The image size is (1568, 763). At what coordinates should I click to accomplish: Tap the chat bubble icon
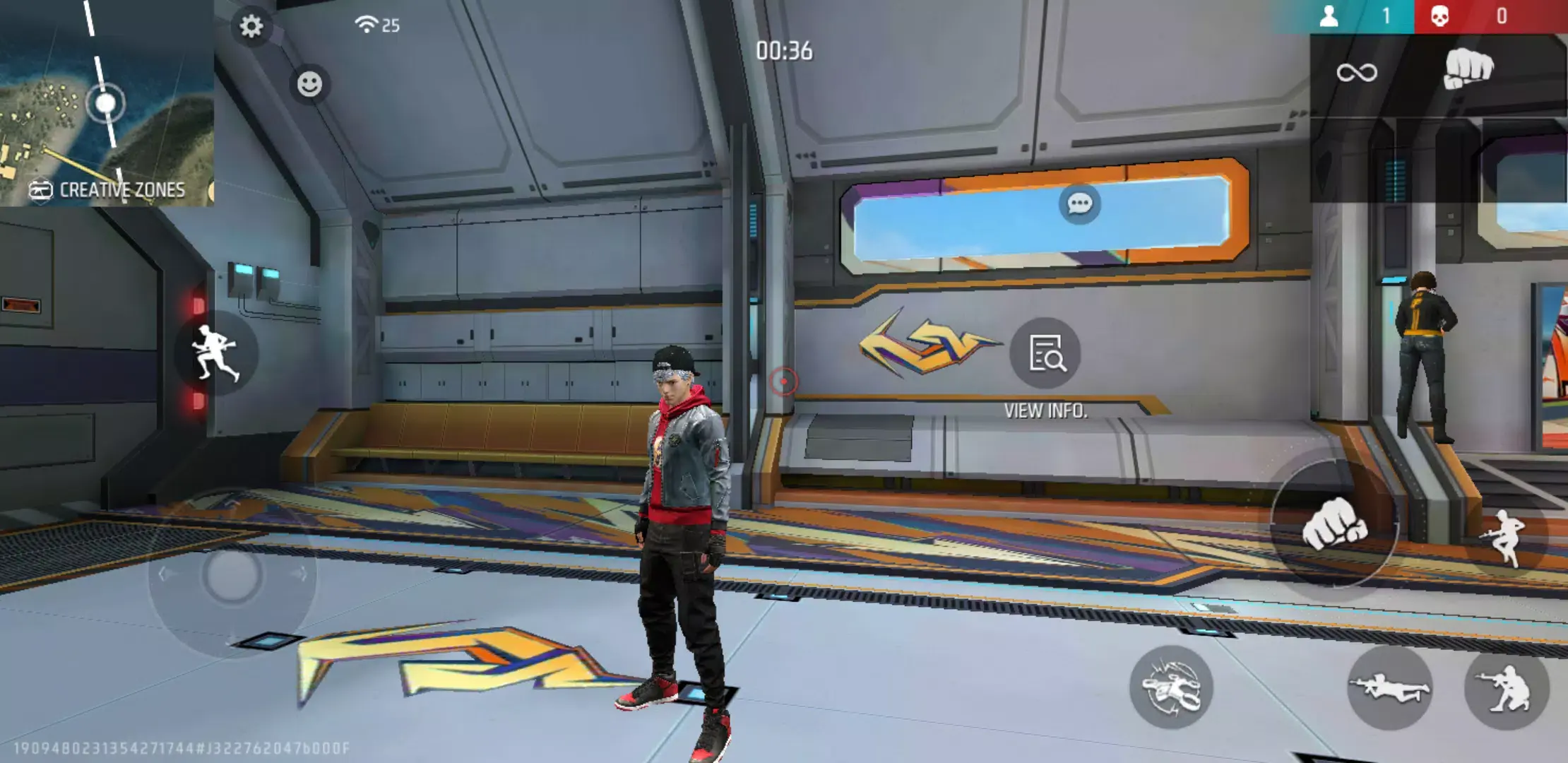(1079, 205)
